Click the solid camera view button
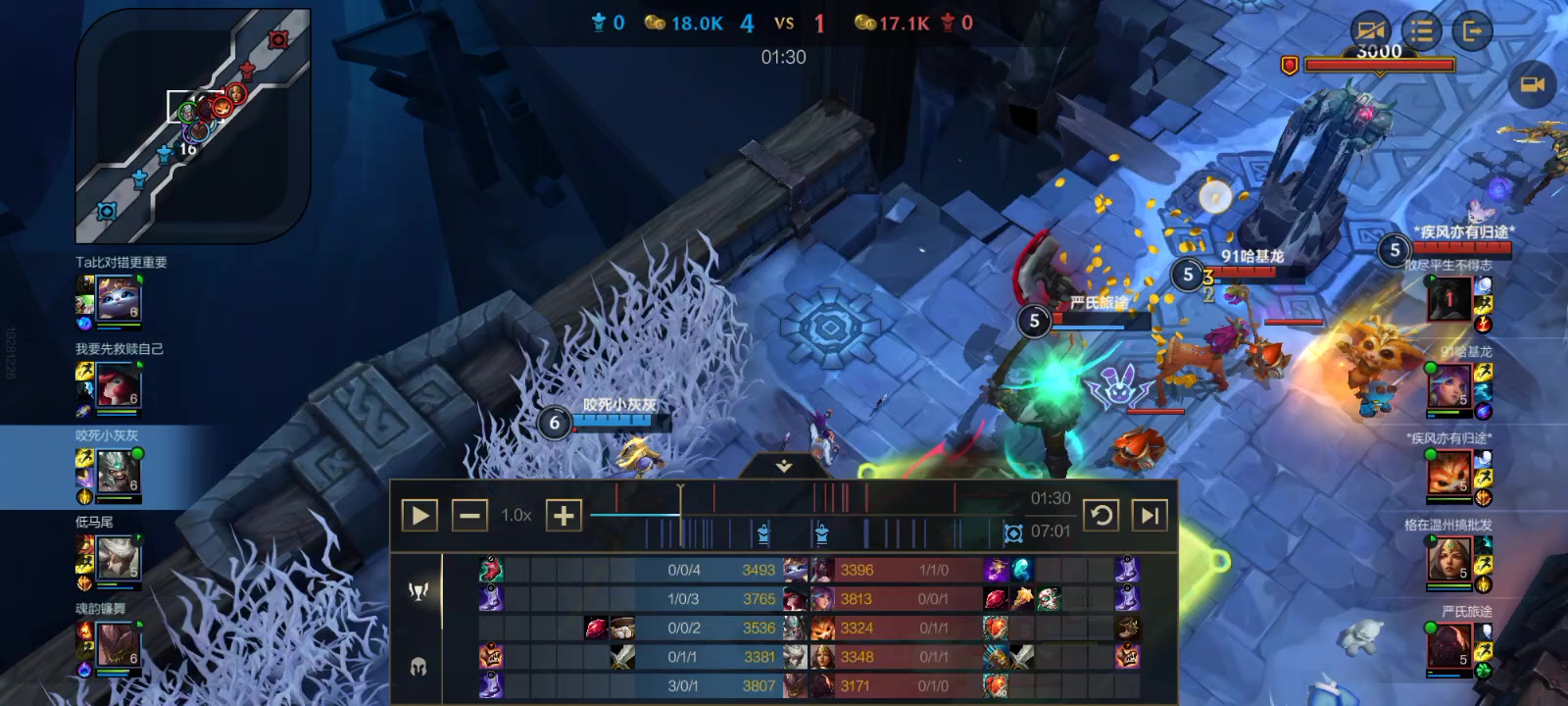 (1532, 85)
